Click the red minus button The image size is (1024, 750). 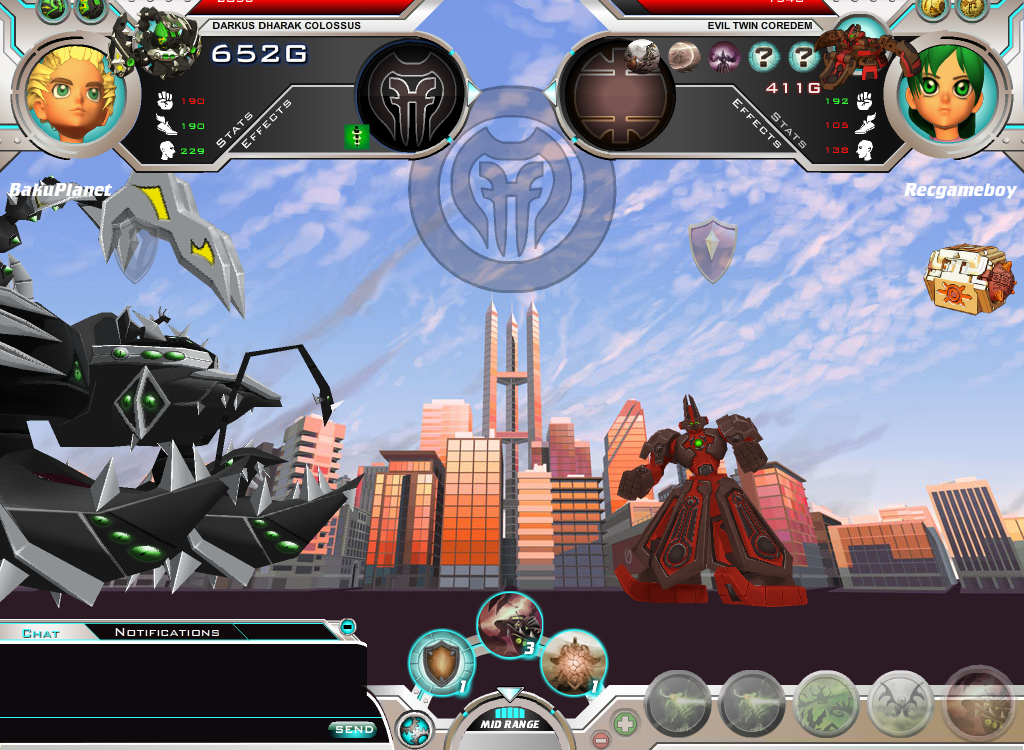600,741
